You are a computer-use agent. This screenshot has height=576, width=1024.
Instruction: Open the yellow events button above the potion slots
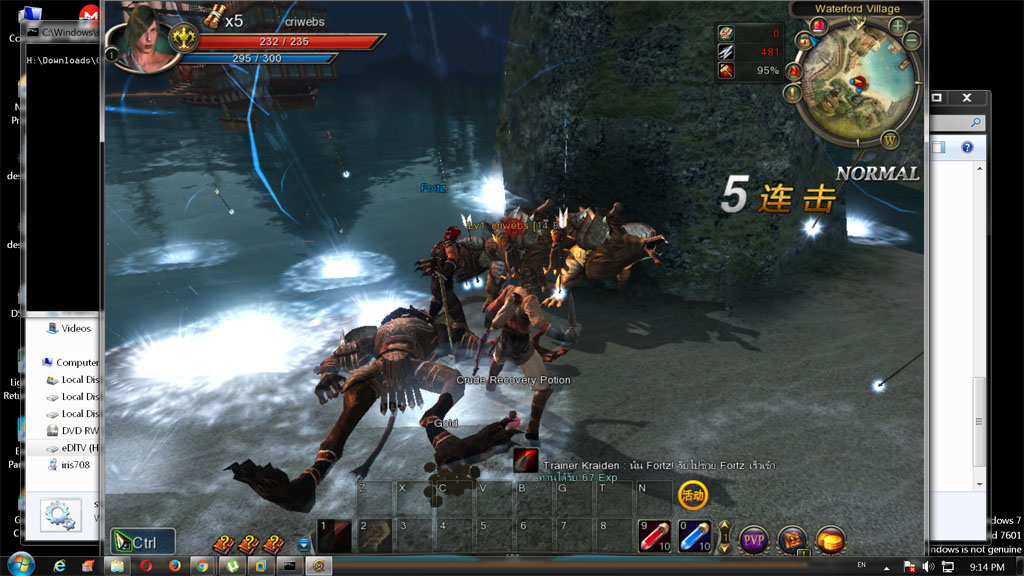tap(692, 494)
